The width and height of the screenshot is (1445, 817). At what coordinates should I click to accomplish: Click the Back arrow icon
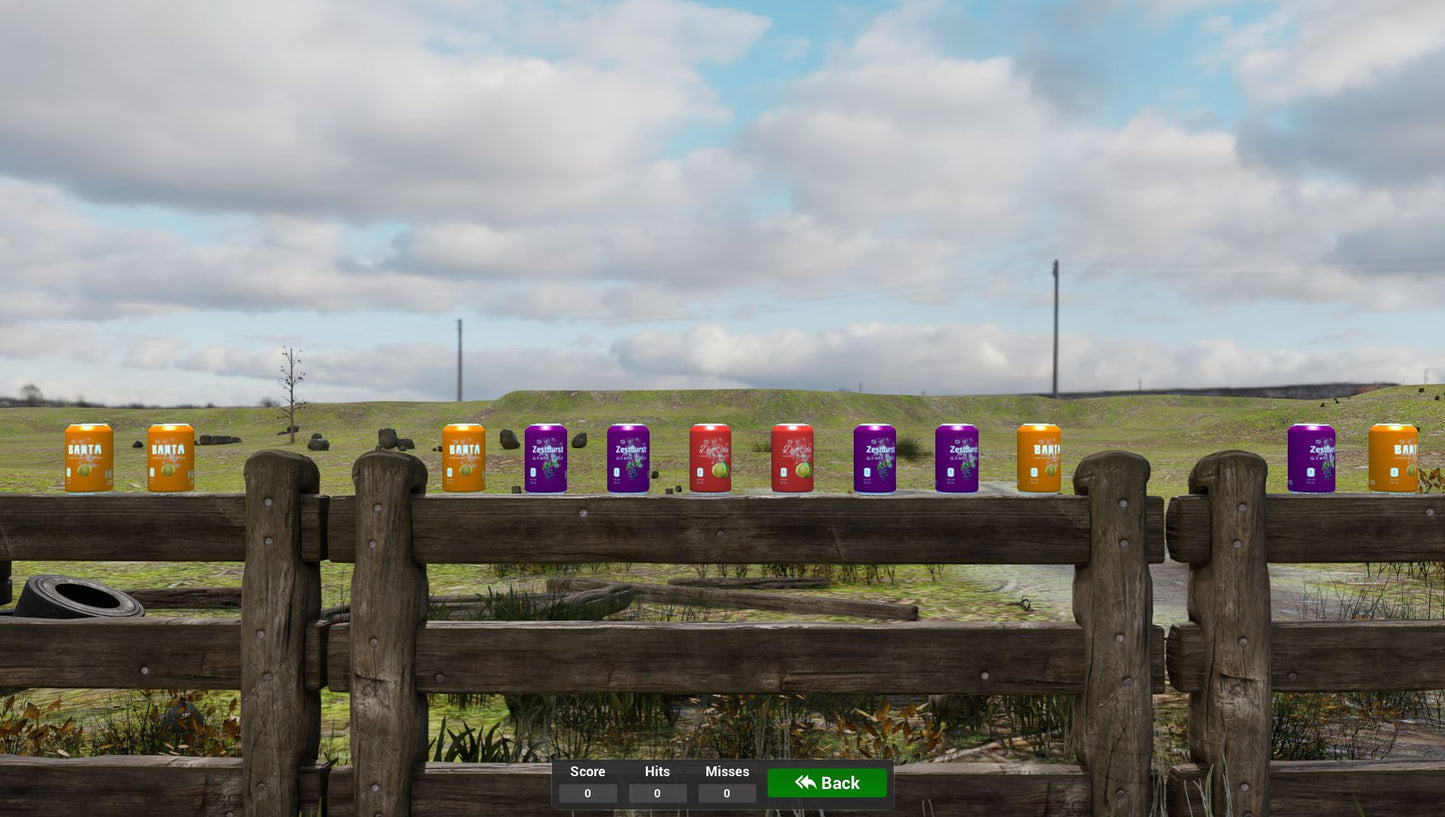805,783
